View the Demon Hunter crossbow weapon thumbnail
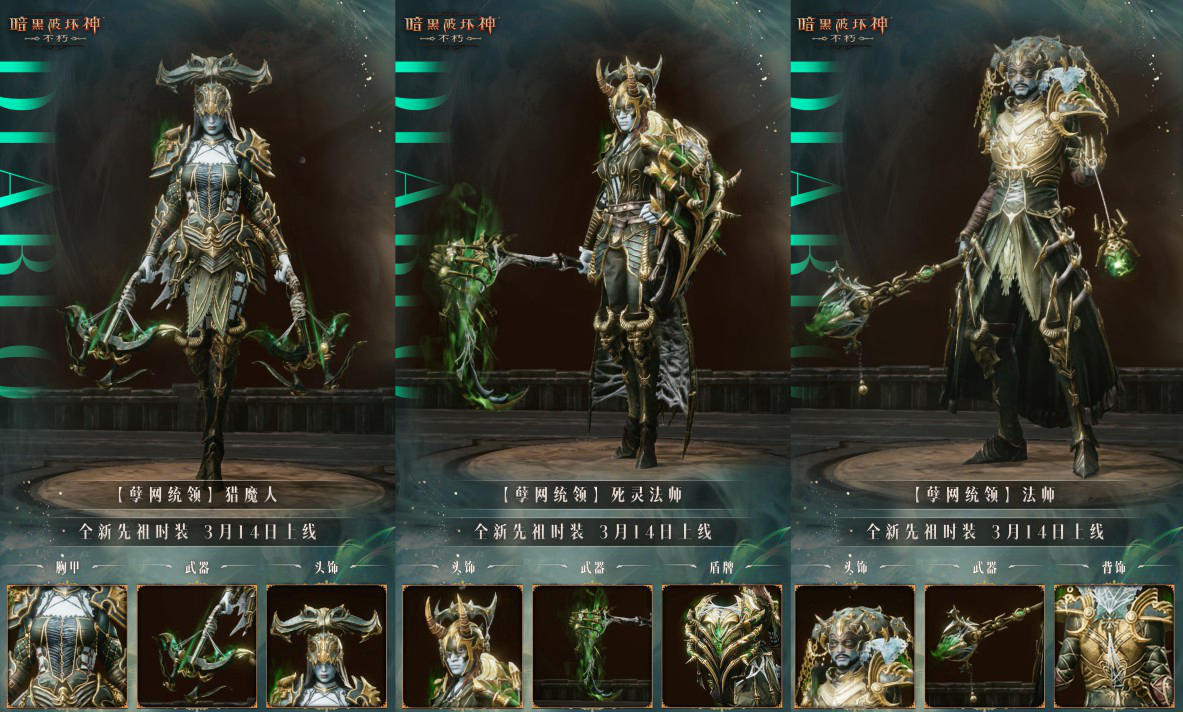1183x712 pixels. pos(197,646)
